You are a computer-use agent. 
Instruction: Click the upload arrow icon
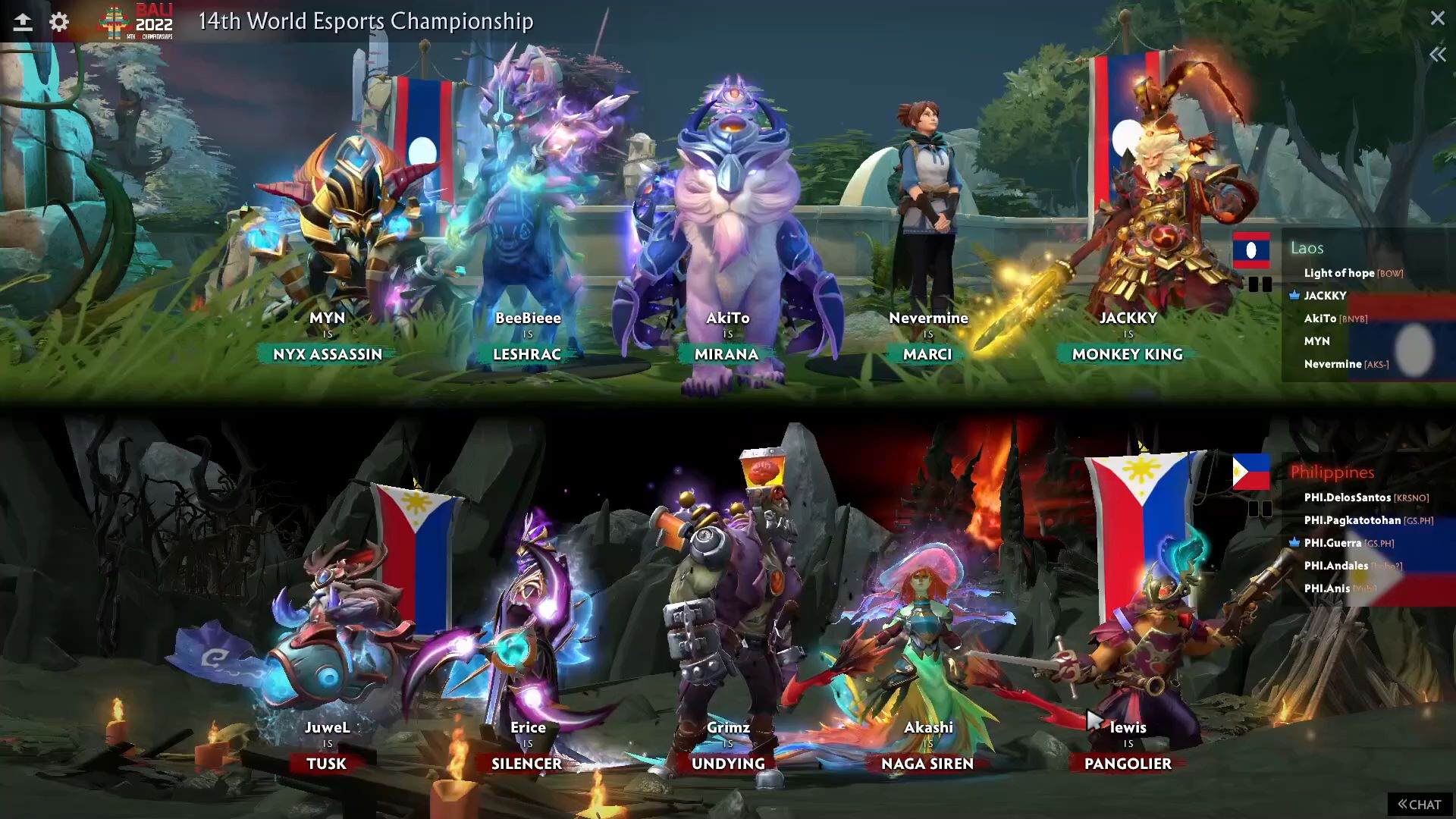[23, 22]
